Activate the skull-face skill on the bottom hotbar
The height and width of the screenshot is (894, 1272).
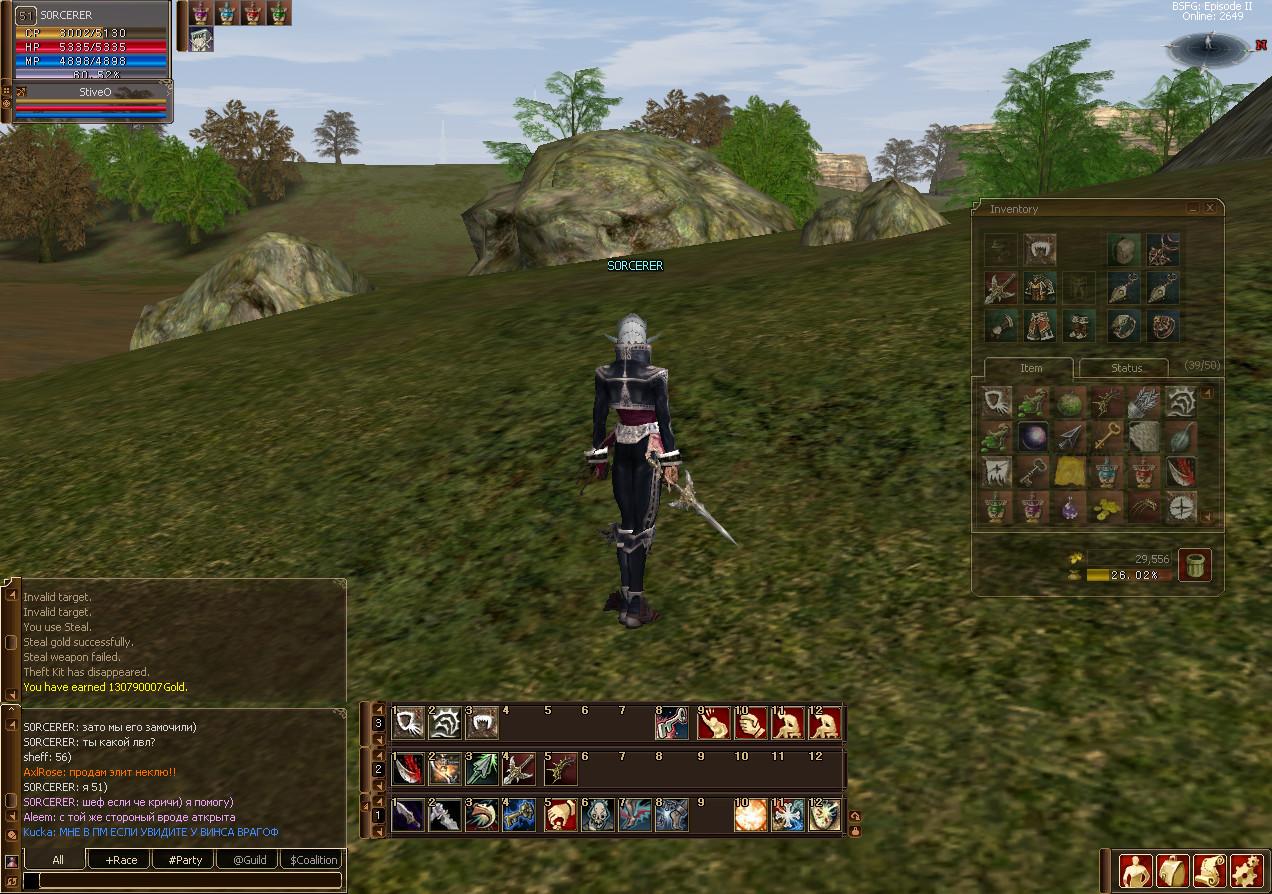[x=597, y=815]
